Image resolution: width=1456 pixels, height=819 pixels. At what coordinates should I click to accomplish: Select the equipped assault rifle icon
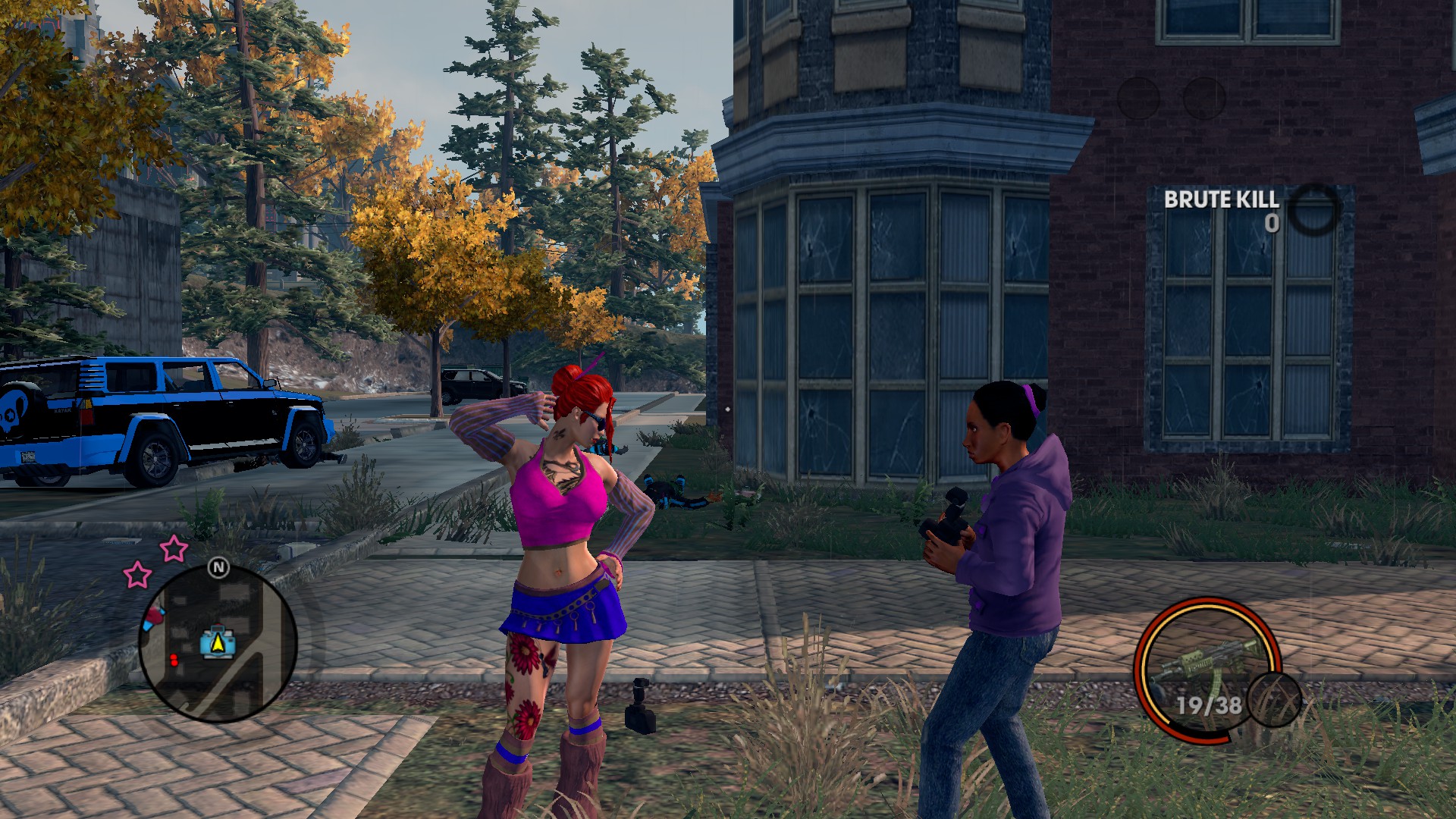coord(1206,658)
